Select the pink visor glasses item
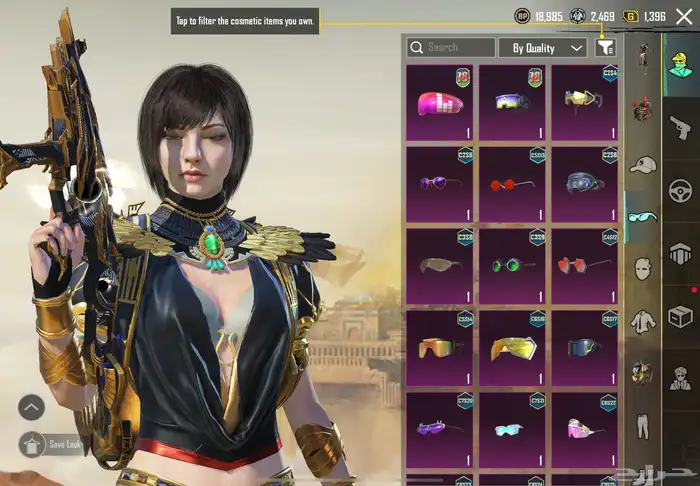The height and width of the screenshot is (486, 700). coord(441,101)
